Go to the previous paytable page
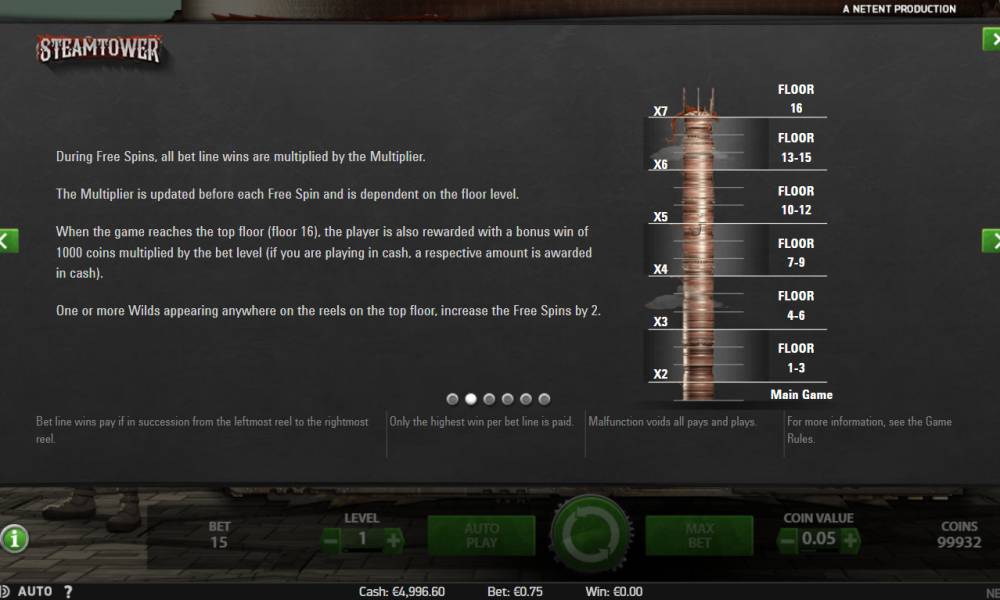This screenshot has height=600, width=1000. (x=8, y=240)
